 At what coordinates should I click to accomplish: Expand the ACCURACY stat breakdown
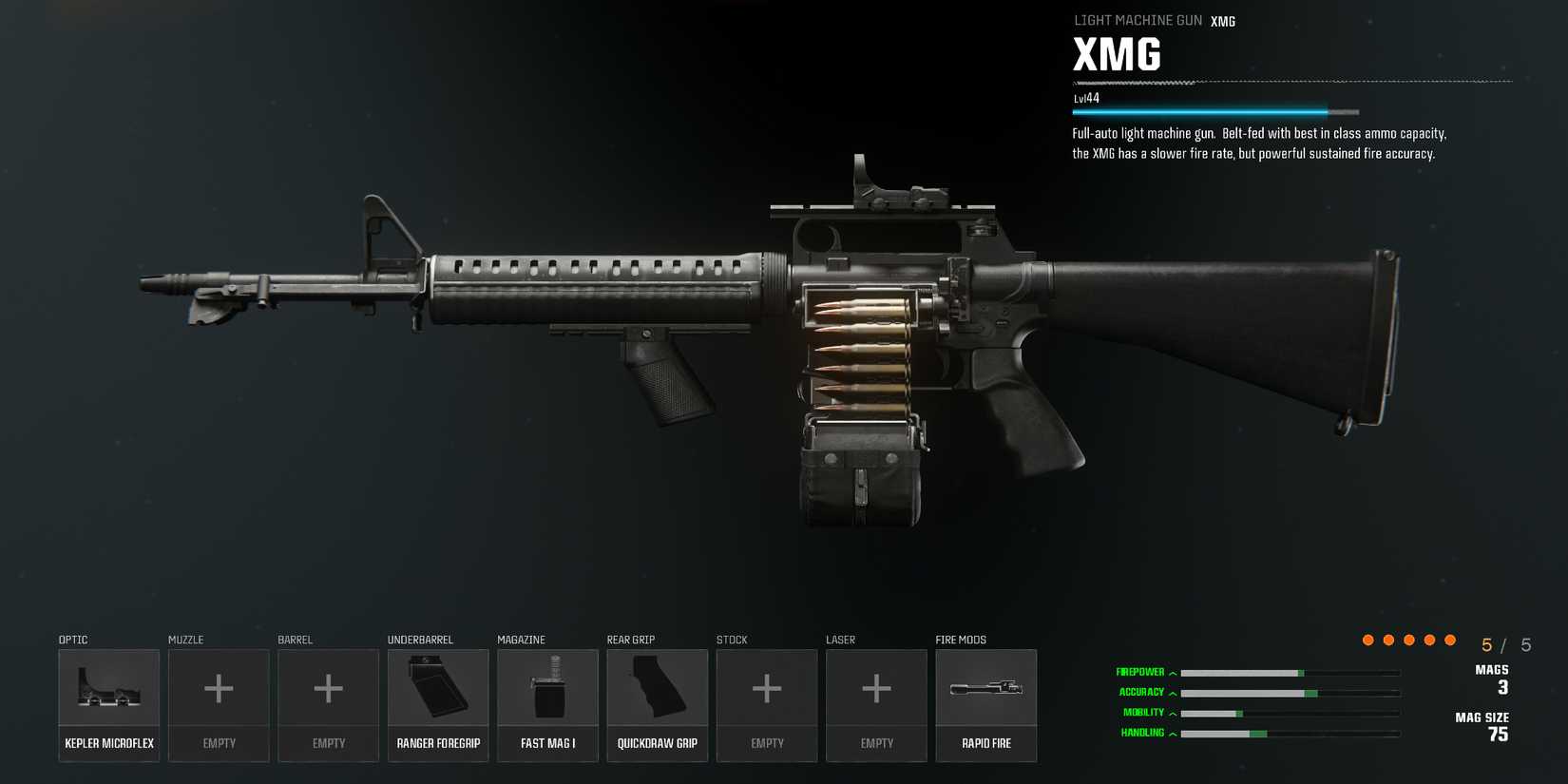pos(1175,692)
